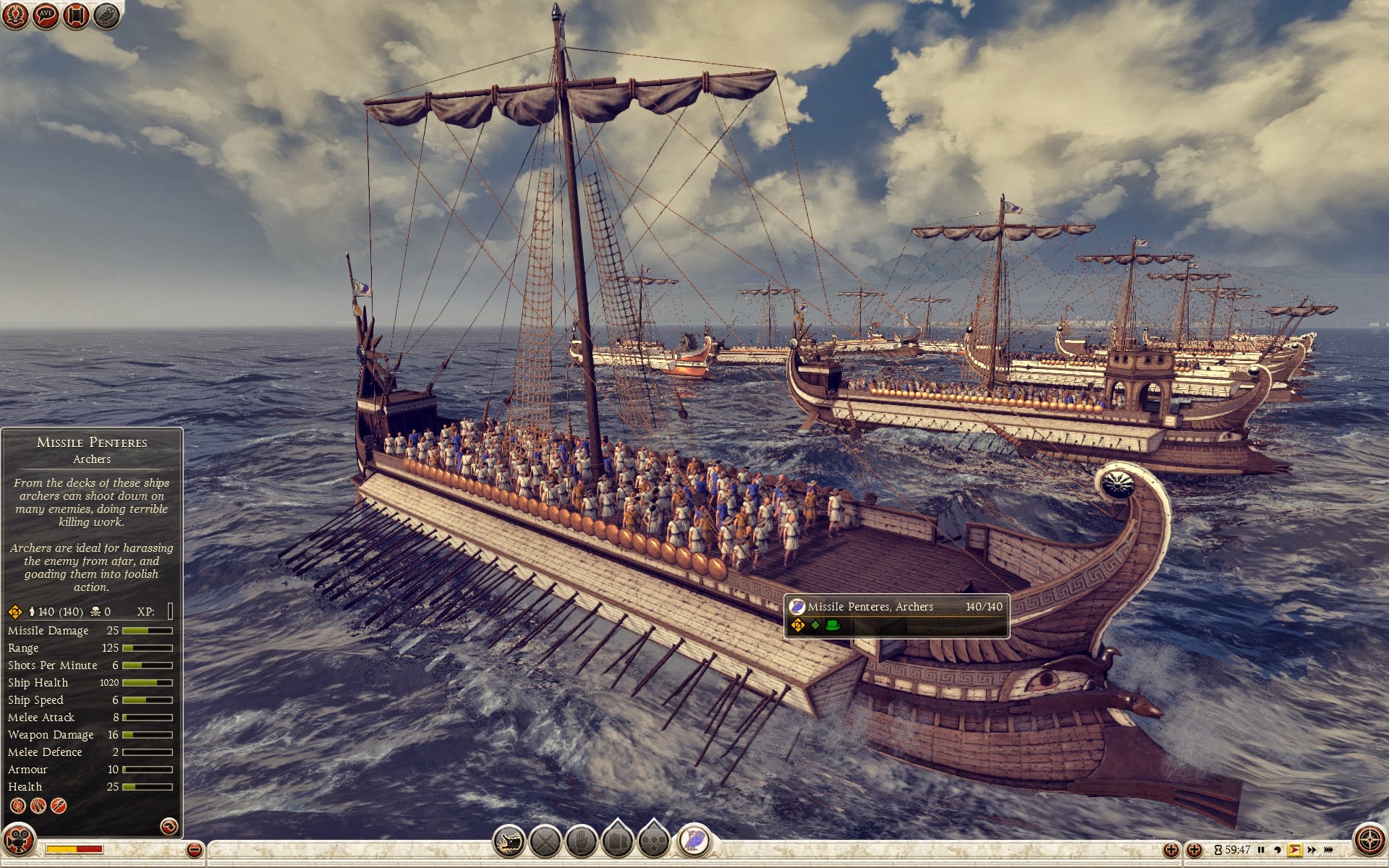Click the red arrow button on unit panel

tap(169, 826)
